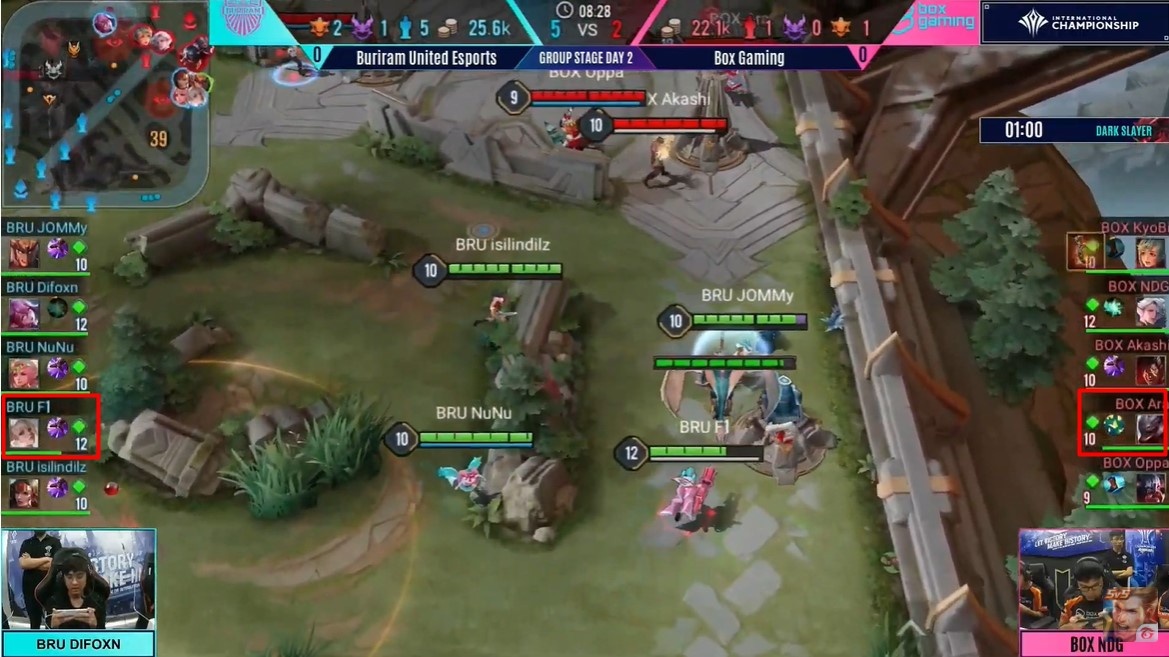Choose the BRU Difoxn player row

tap(48, 306)
